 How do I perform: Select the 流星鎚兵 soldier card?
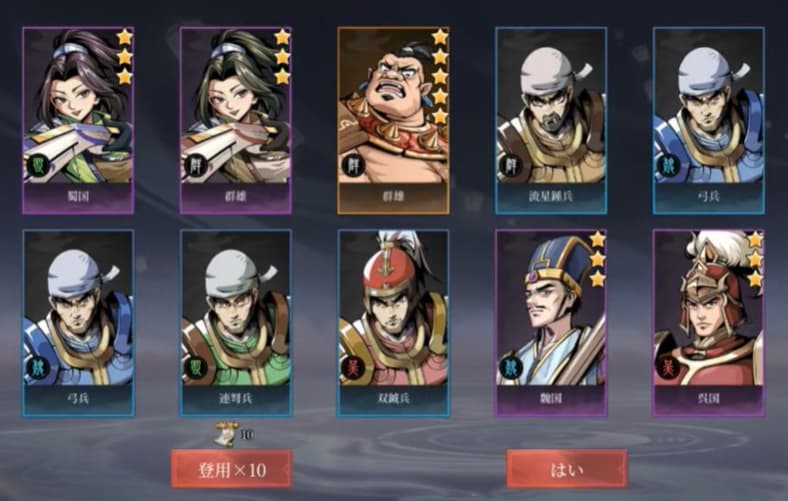[551, 119]
